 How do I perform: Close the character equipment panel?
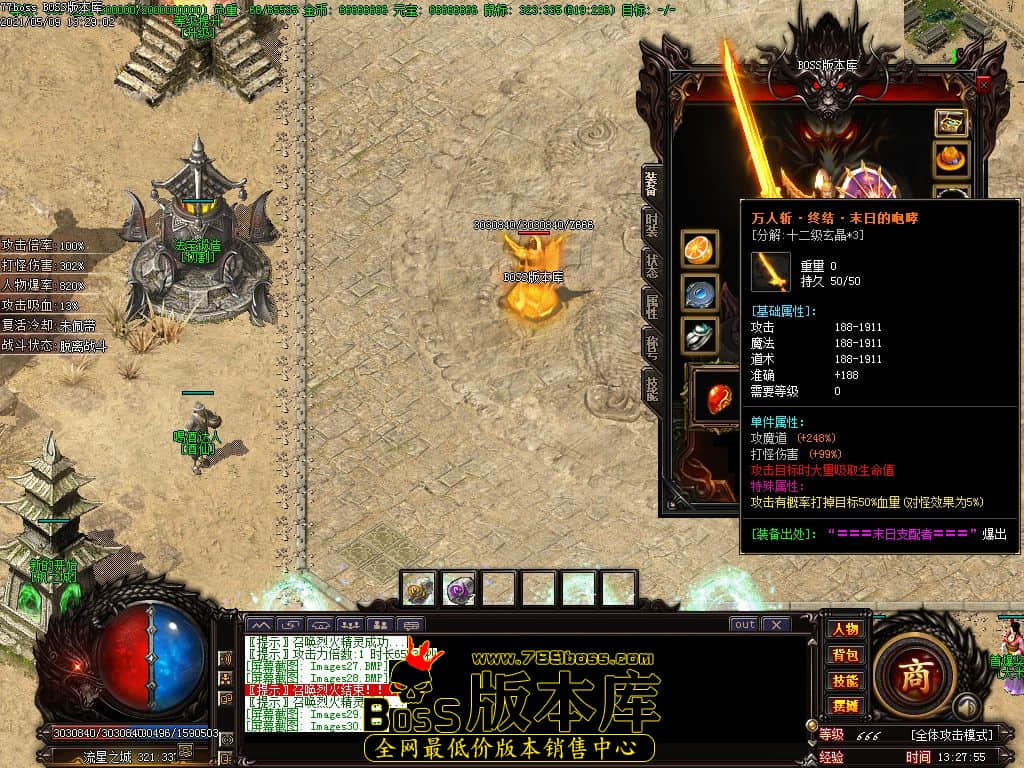pos(984,86)
